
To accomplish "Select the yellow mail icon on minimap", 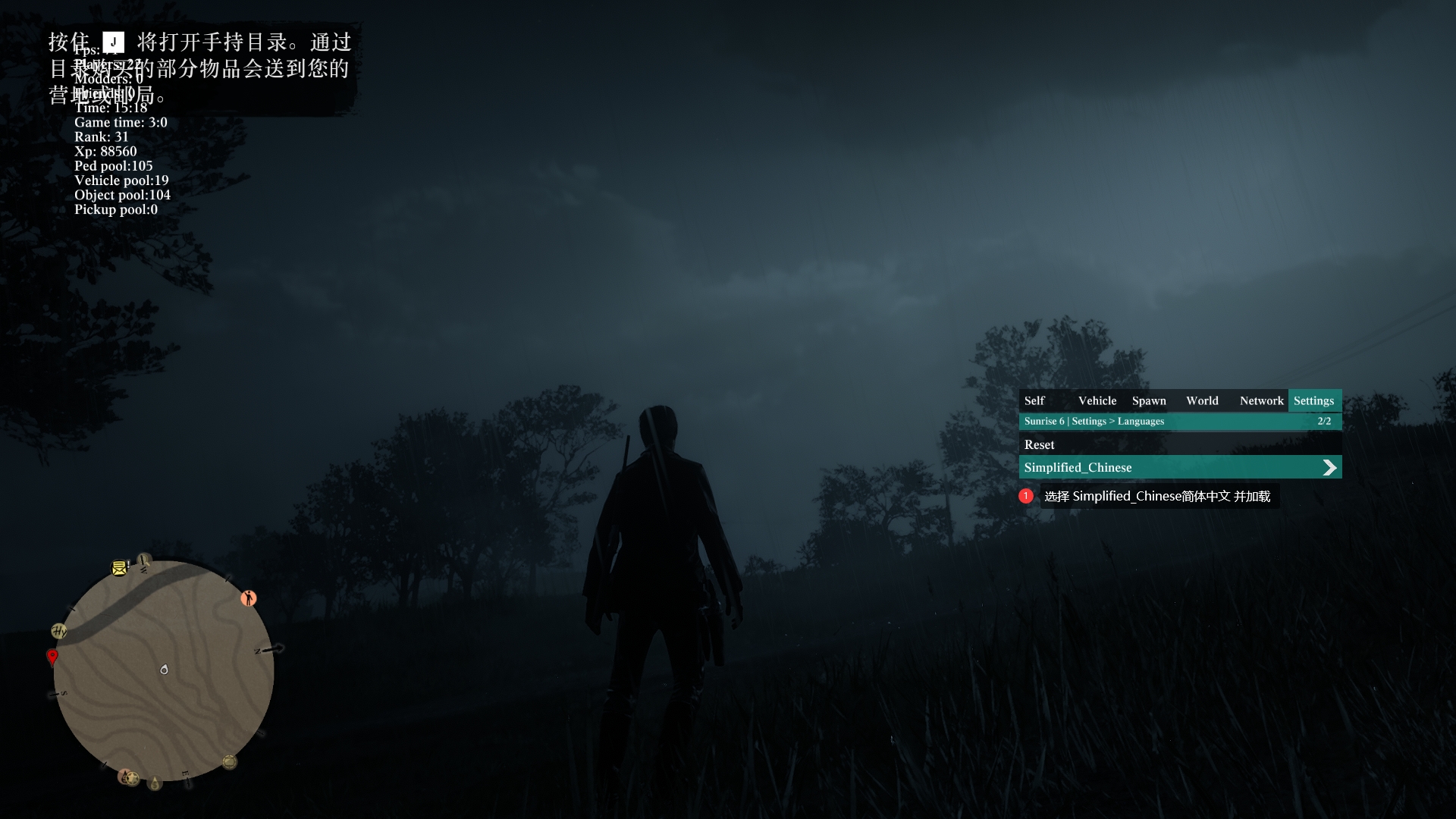I will pos(119,568).
